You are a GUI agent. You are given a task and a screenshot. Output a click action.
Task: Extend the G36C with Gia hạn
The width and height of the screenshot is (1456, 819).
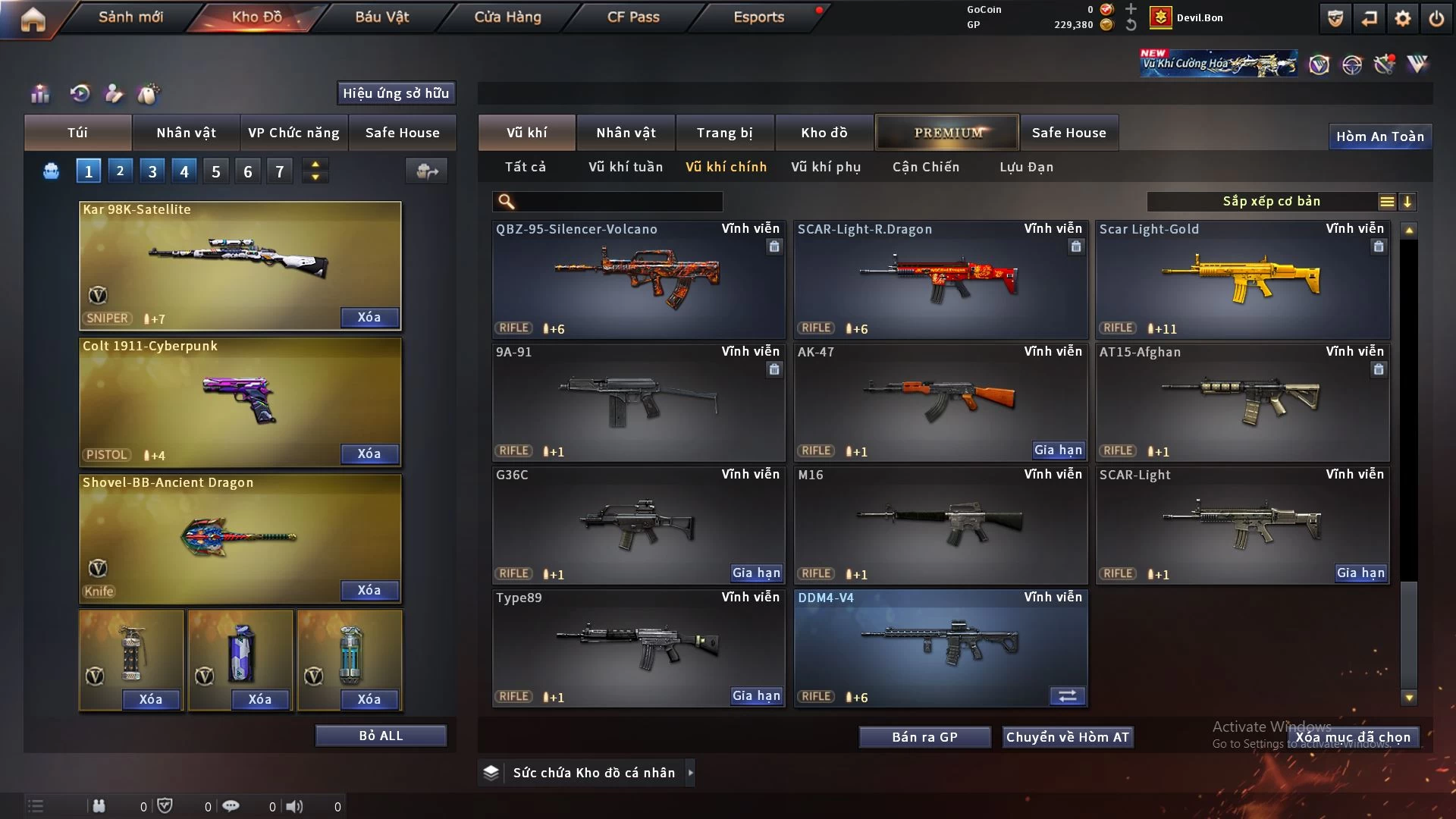[x=756, y=573]
